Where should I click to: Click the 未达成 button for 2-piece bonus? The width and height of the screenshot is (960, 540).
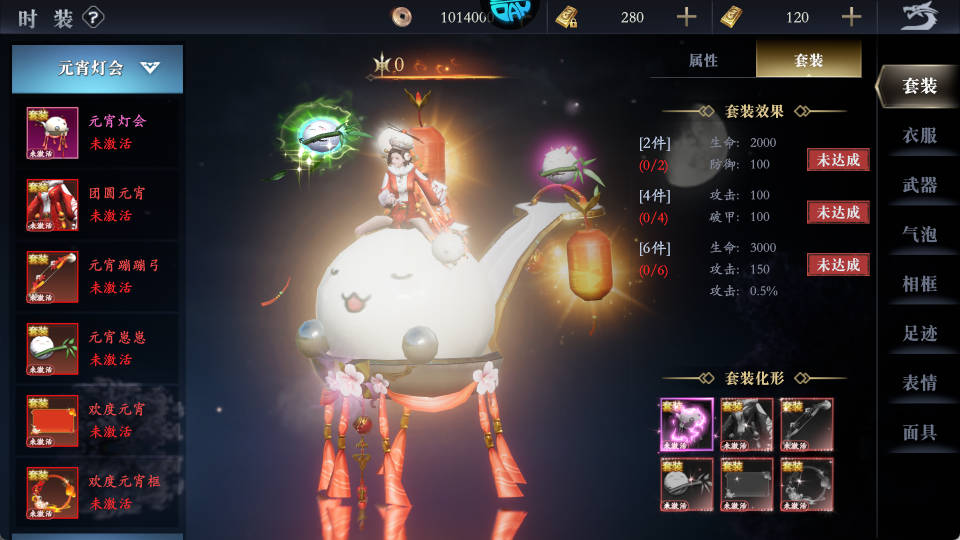[x=838, y=160]
